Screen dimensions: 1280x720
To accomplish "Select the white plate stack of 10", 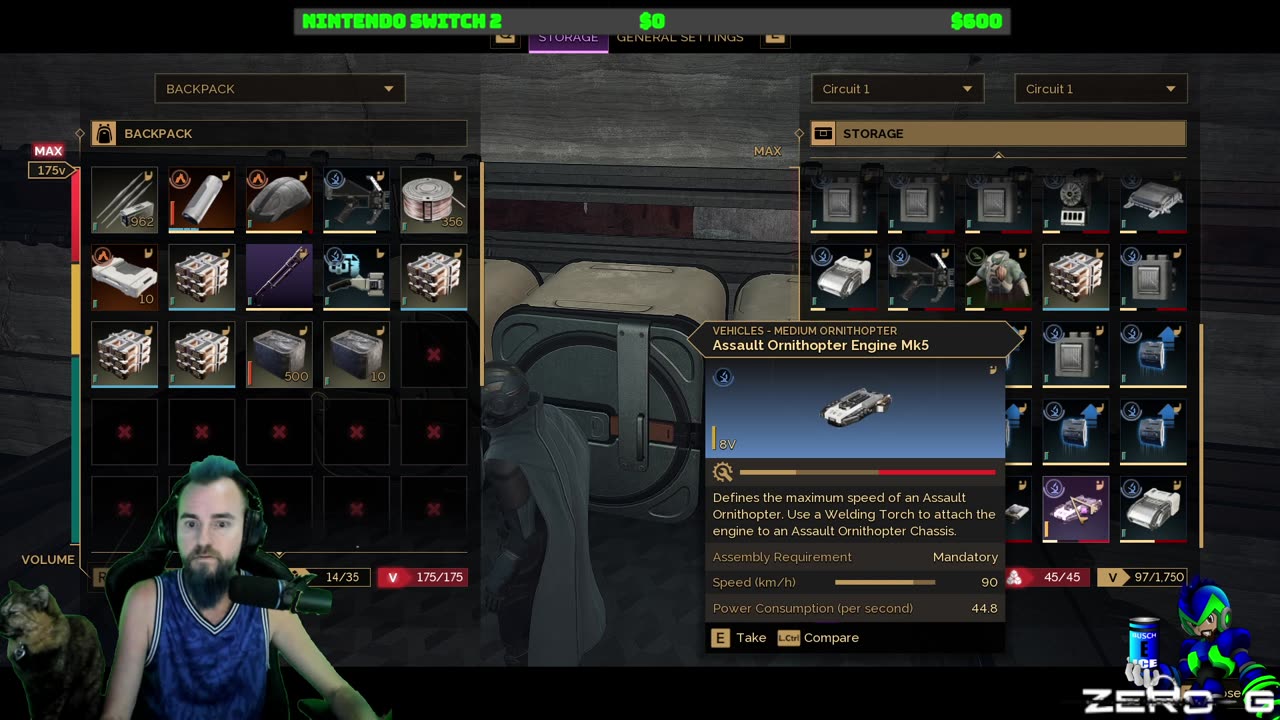I will 124,276.
